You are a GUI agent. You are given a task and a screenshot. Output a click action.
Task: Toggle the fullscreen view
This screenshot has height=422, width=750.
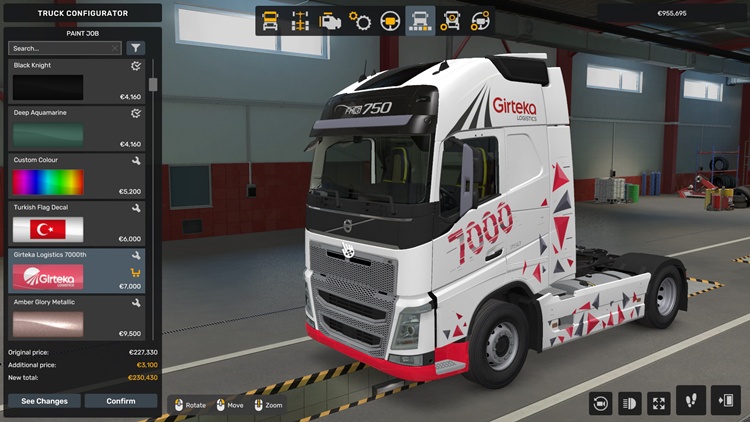point(659,402)
